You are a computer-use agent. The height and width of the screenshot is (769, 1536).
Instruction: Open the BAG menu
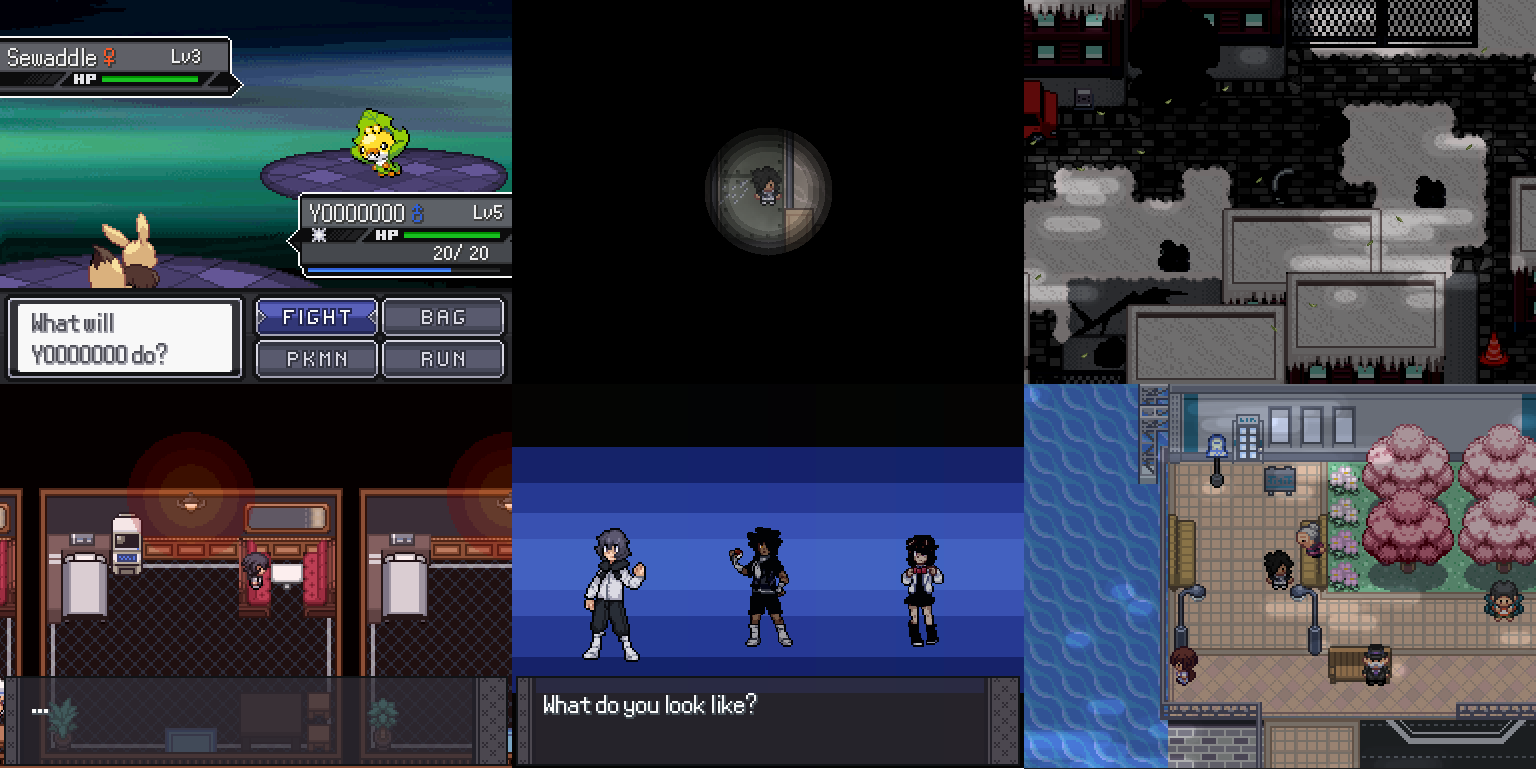click(443, 317)
